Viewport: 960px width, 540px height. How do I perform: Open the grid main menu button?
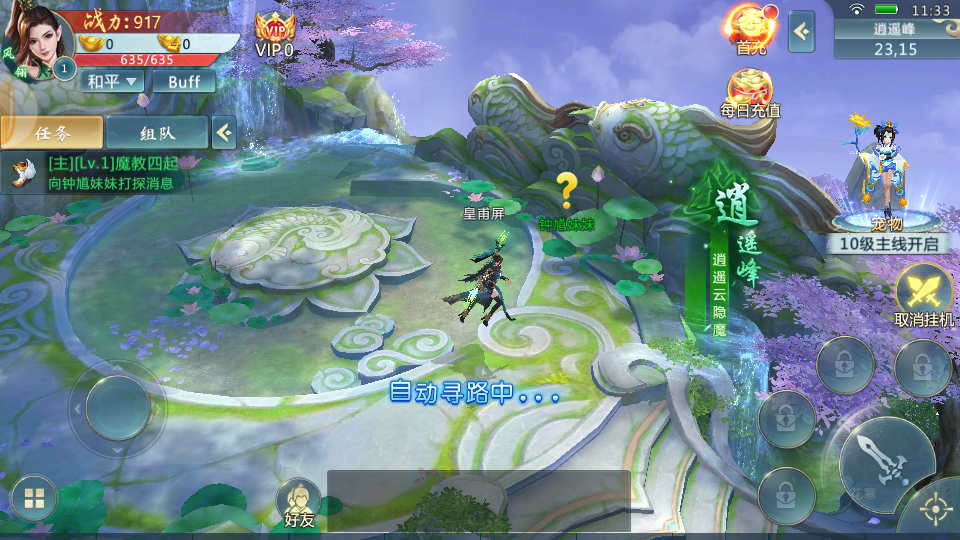click(34, 499)
